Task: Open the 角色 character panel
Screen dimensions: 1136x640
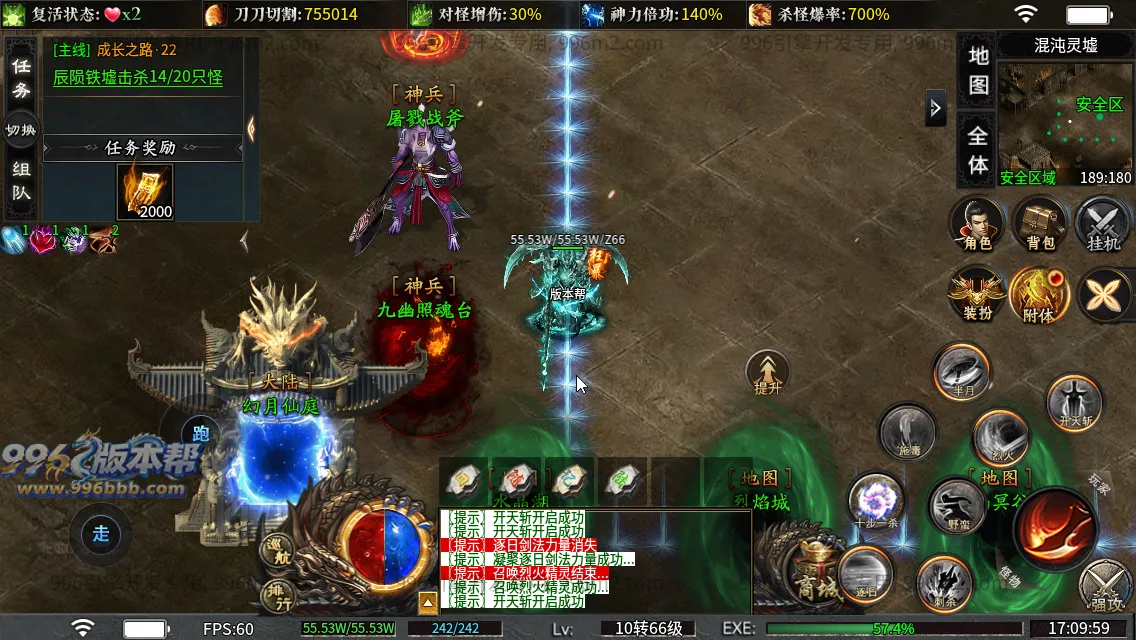Action: tap(977, 222)
